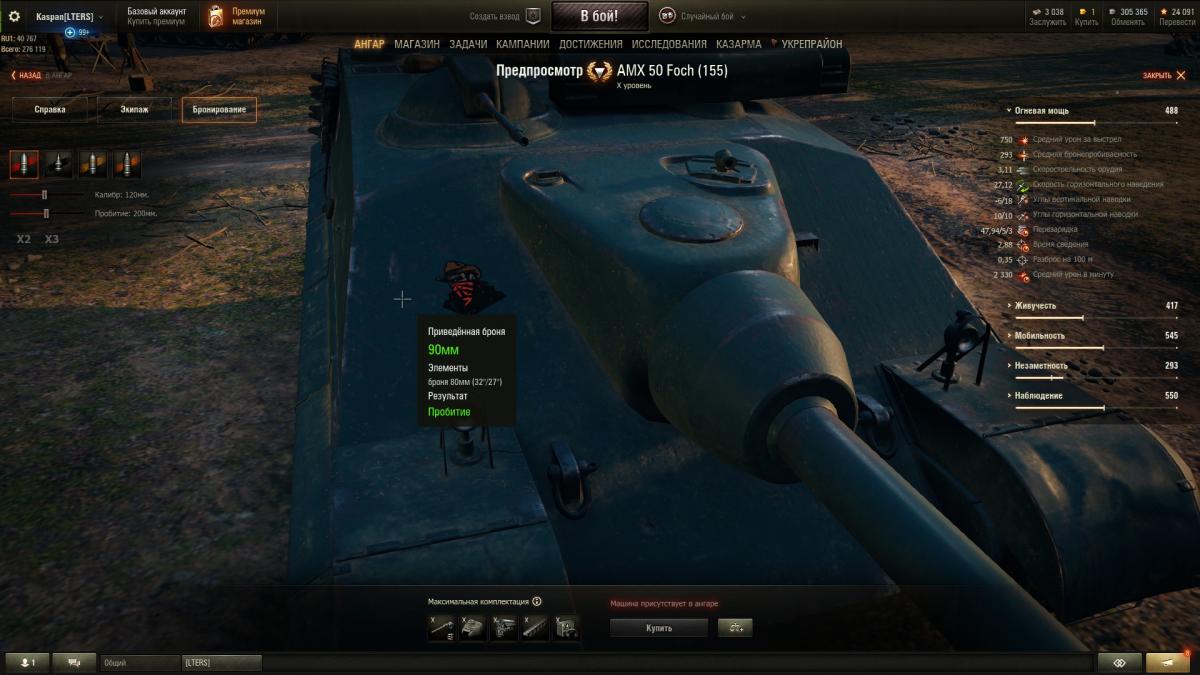Buy the tank with the «Купить» button
The width and height of the screenshot is (1200, 675).
tap(658, 628)
